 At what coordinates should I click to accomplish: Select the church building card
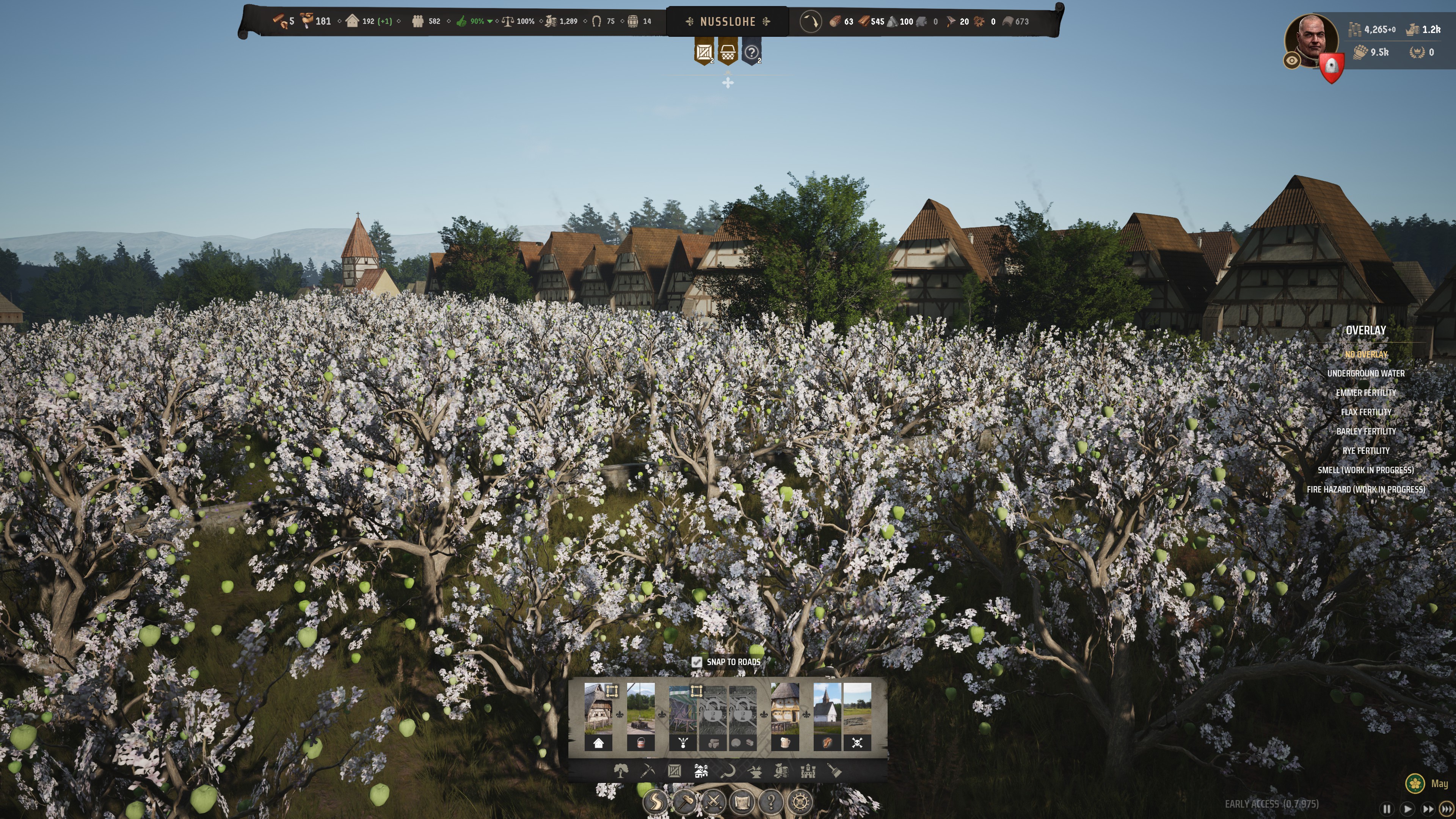827,715
